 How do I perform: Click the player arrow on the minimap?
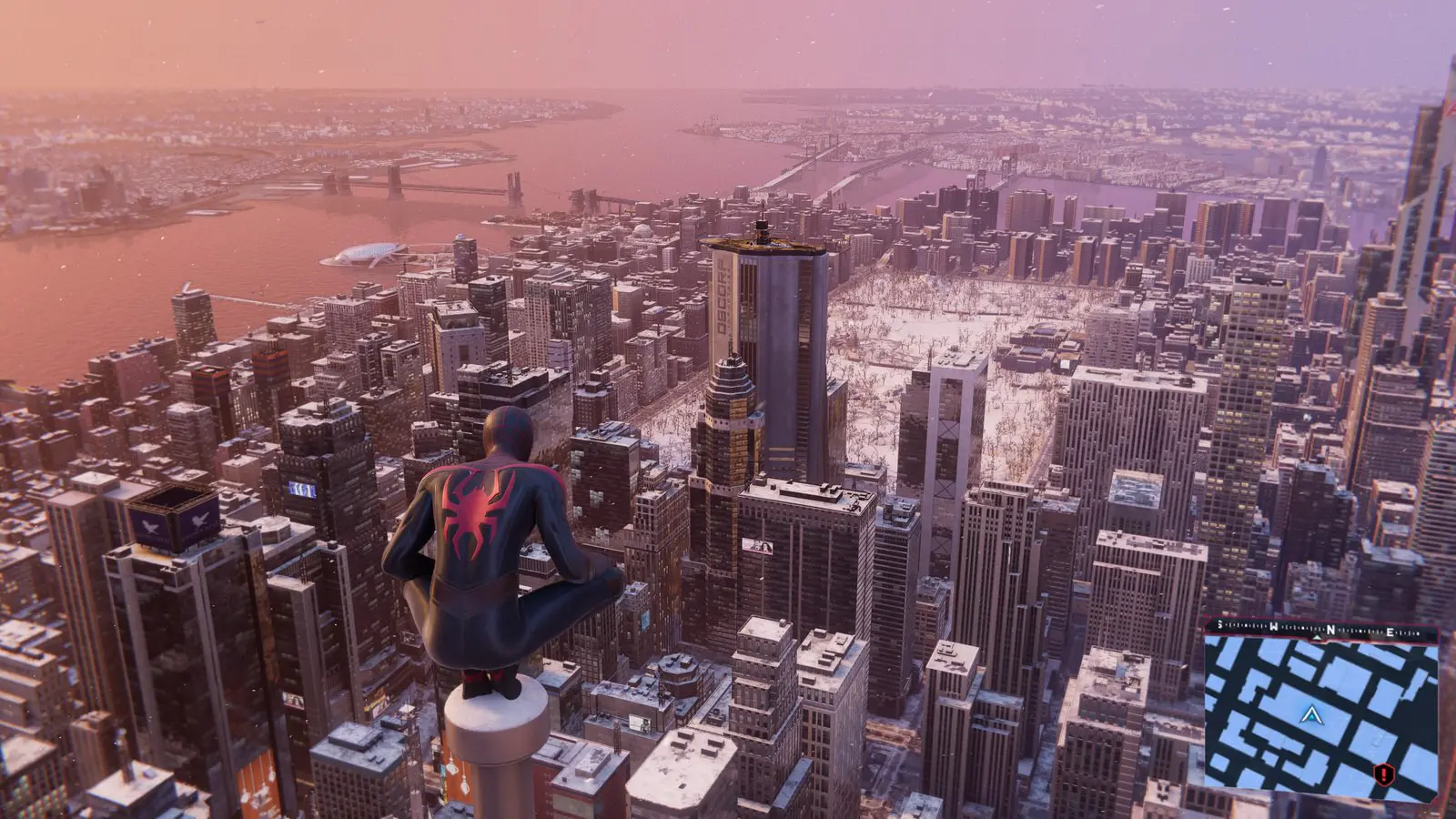pyautogui.click(x=1311, y=717)
